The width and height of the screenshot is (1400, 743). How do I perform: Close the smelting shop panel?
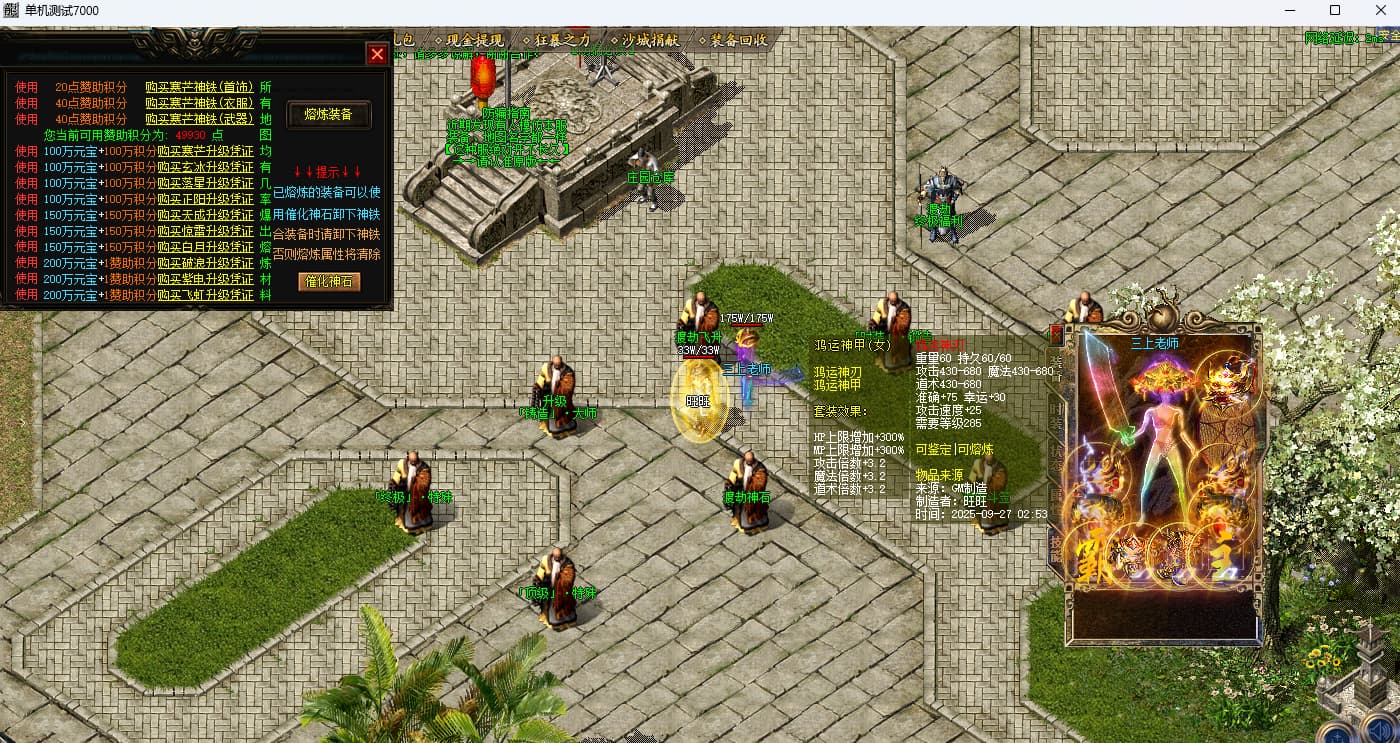(x=377, y=54)
